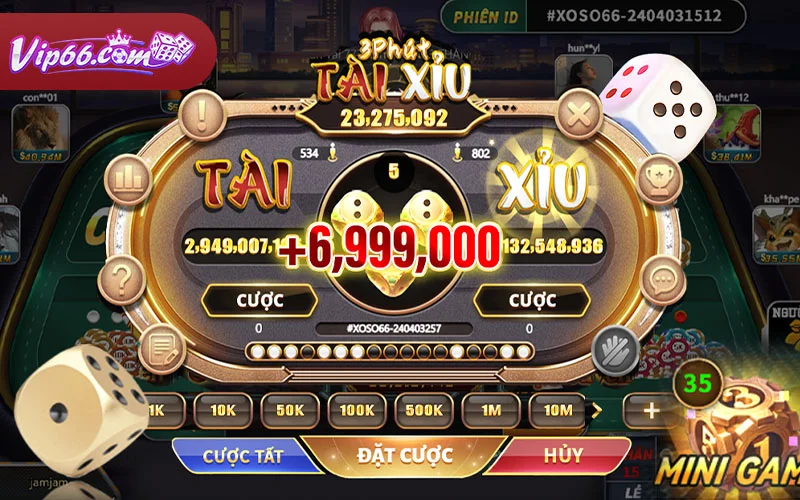Select the 10K bet chip
Screen dimensions: 800x500
(222, 409)
